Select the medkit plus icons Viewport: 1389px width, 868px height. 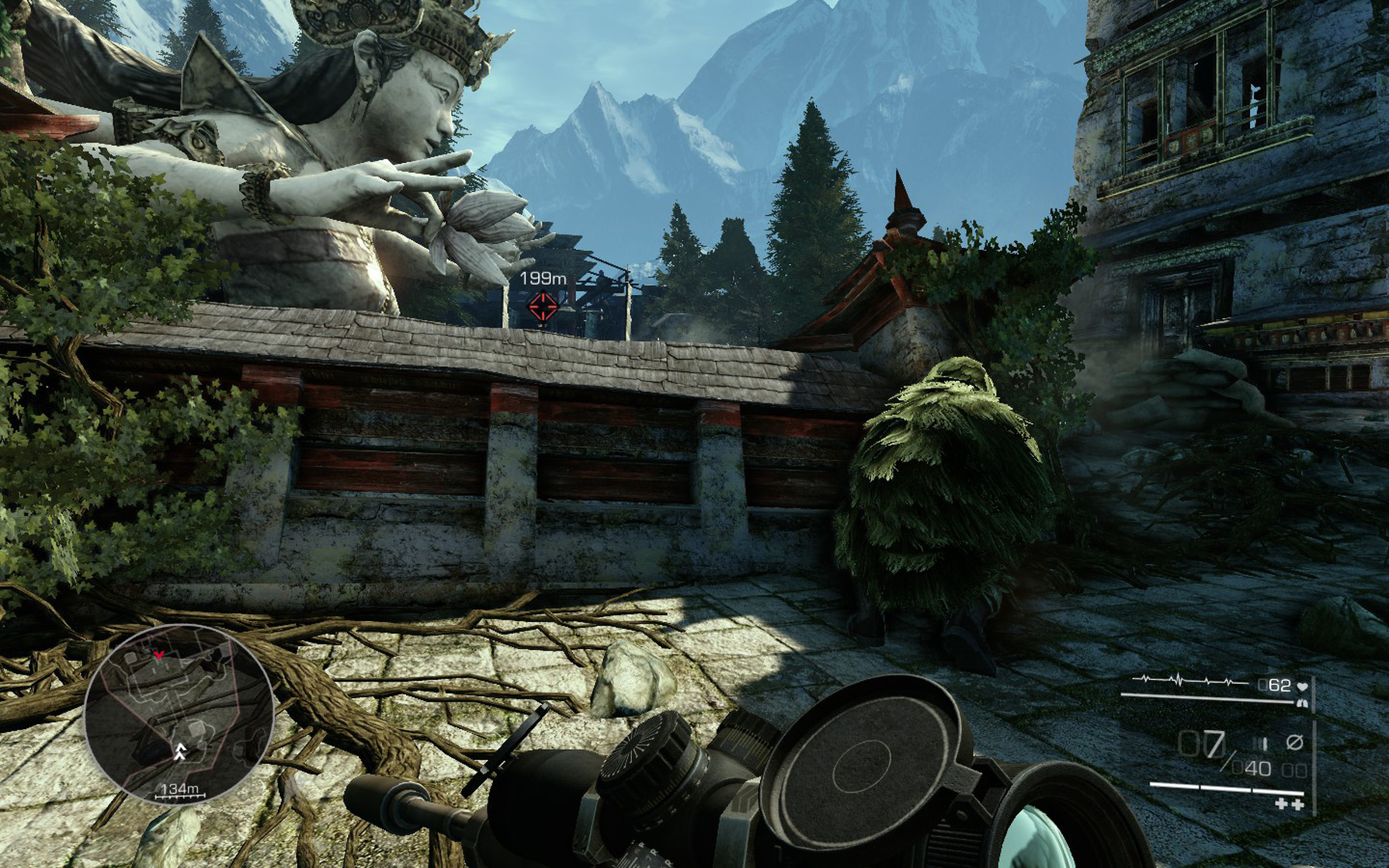tap(1289, 804)
